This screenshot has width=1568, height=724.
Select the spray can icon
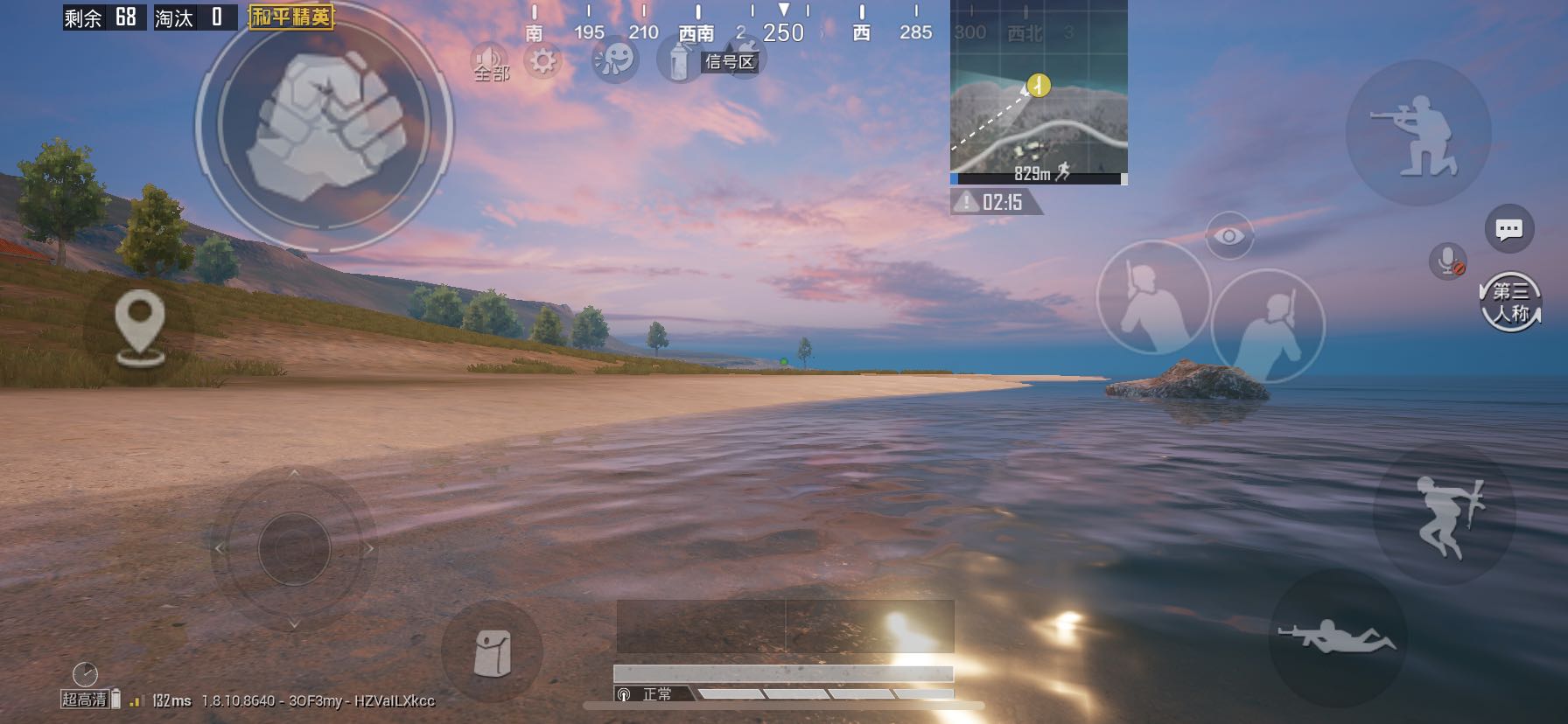pos(676,60)
